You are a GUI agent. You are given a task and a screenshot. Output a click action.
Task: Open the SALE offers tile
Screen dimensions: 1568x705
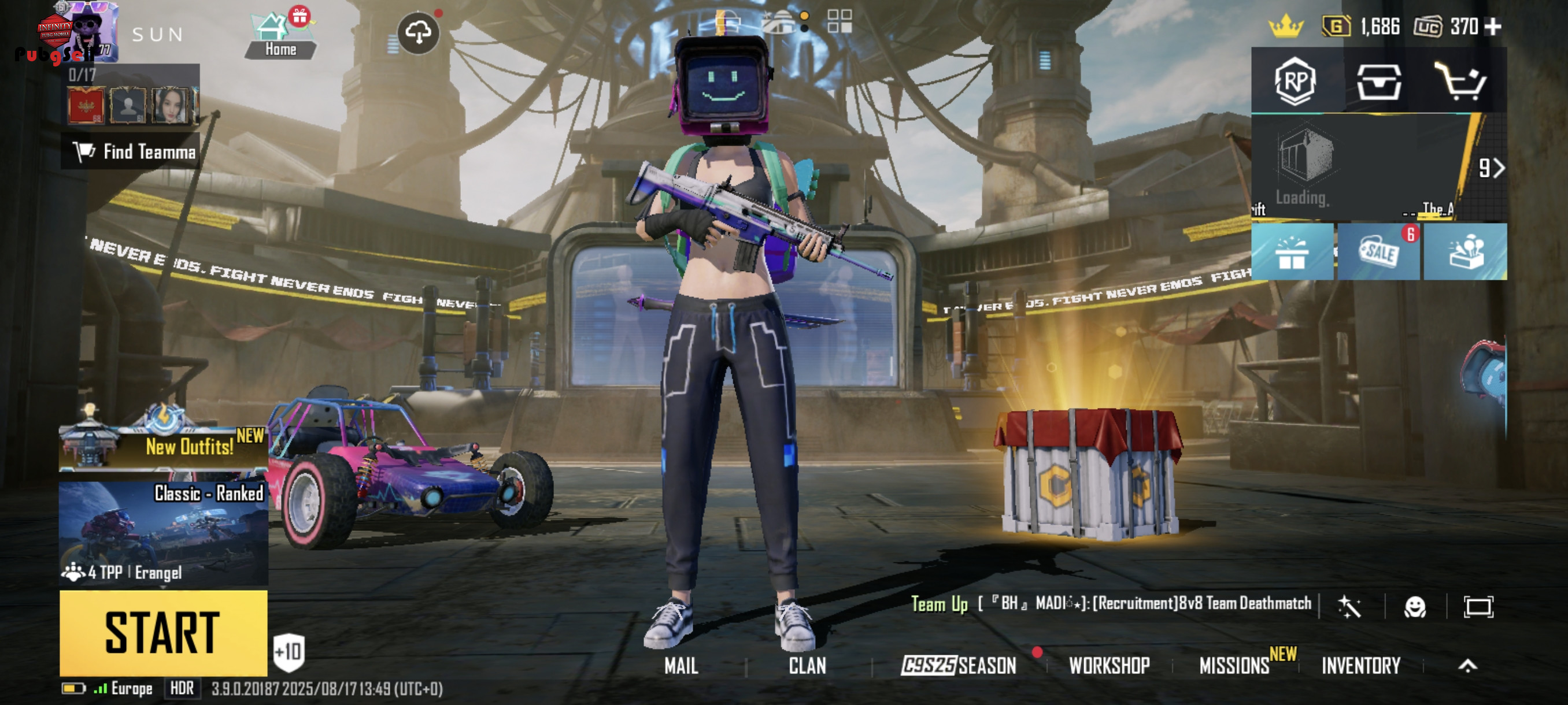[1378, 252]
